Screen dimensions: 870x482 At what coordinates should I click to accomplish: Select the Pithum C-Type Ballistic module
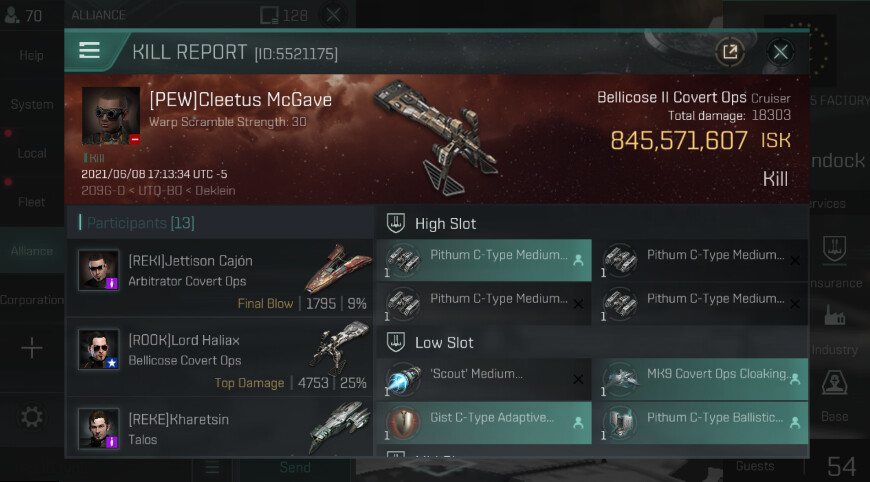click(x=699, y=423)
